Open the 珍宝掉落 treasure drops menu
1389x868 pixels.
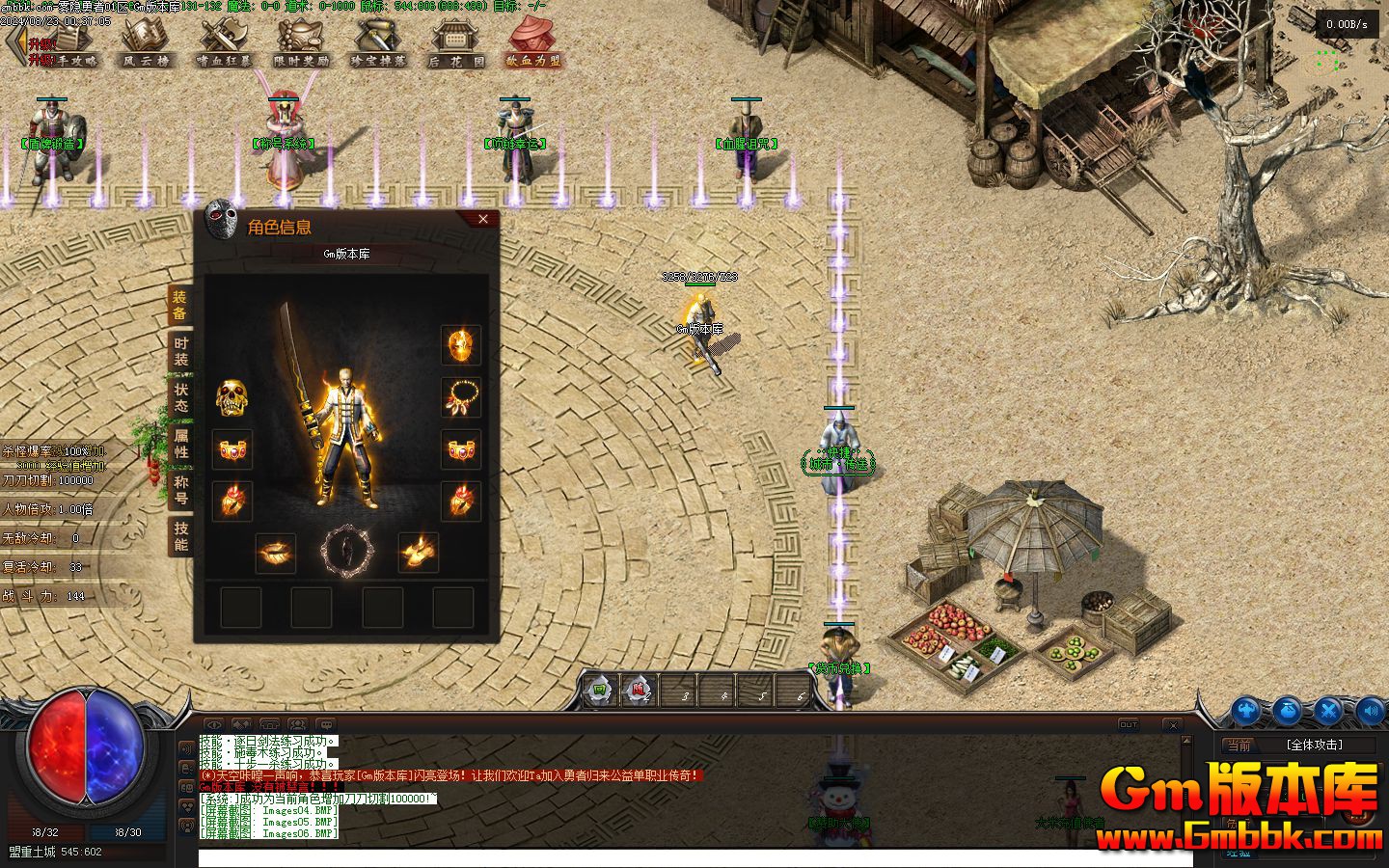[x=378, y=42]
